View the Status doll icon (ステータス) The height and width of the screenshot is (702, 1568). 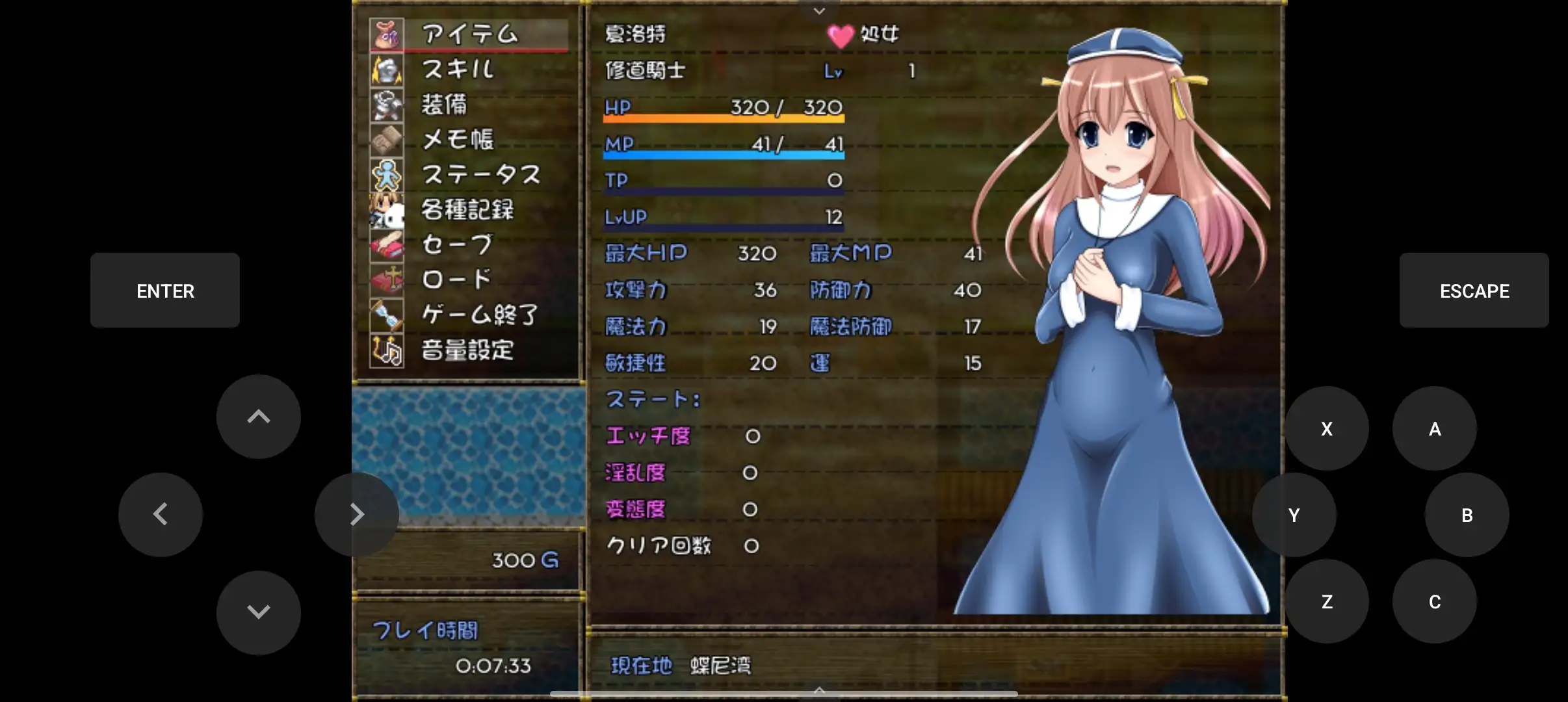[387, 175]
